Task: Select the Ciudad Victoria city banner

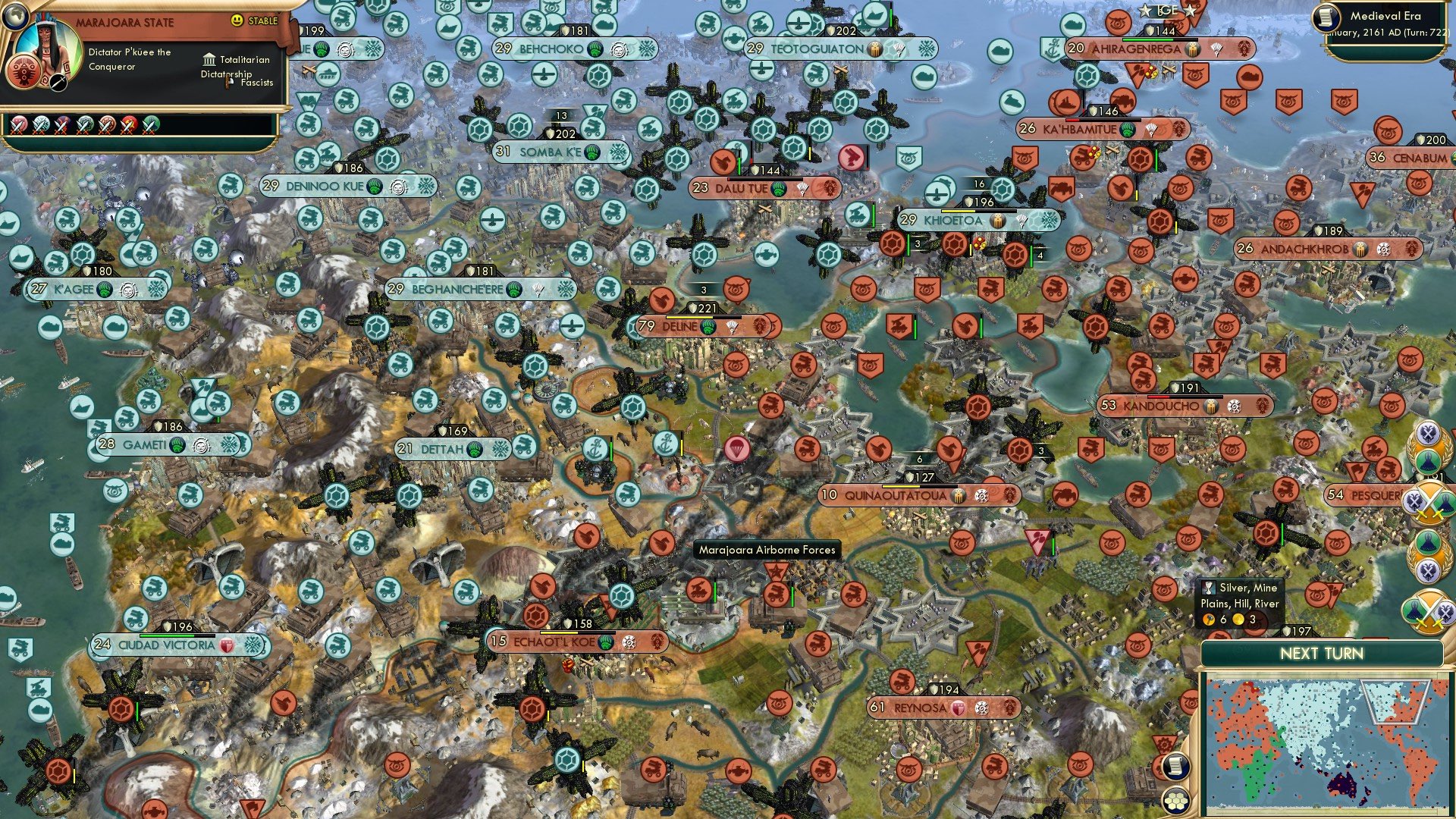Action: coord(165,644)
